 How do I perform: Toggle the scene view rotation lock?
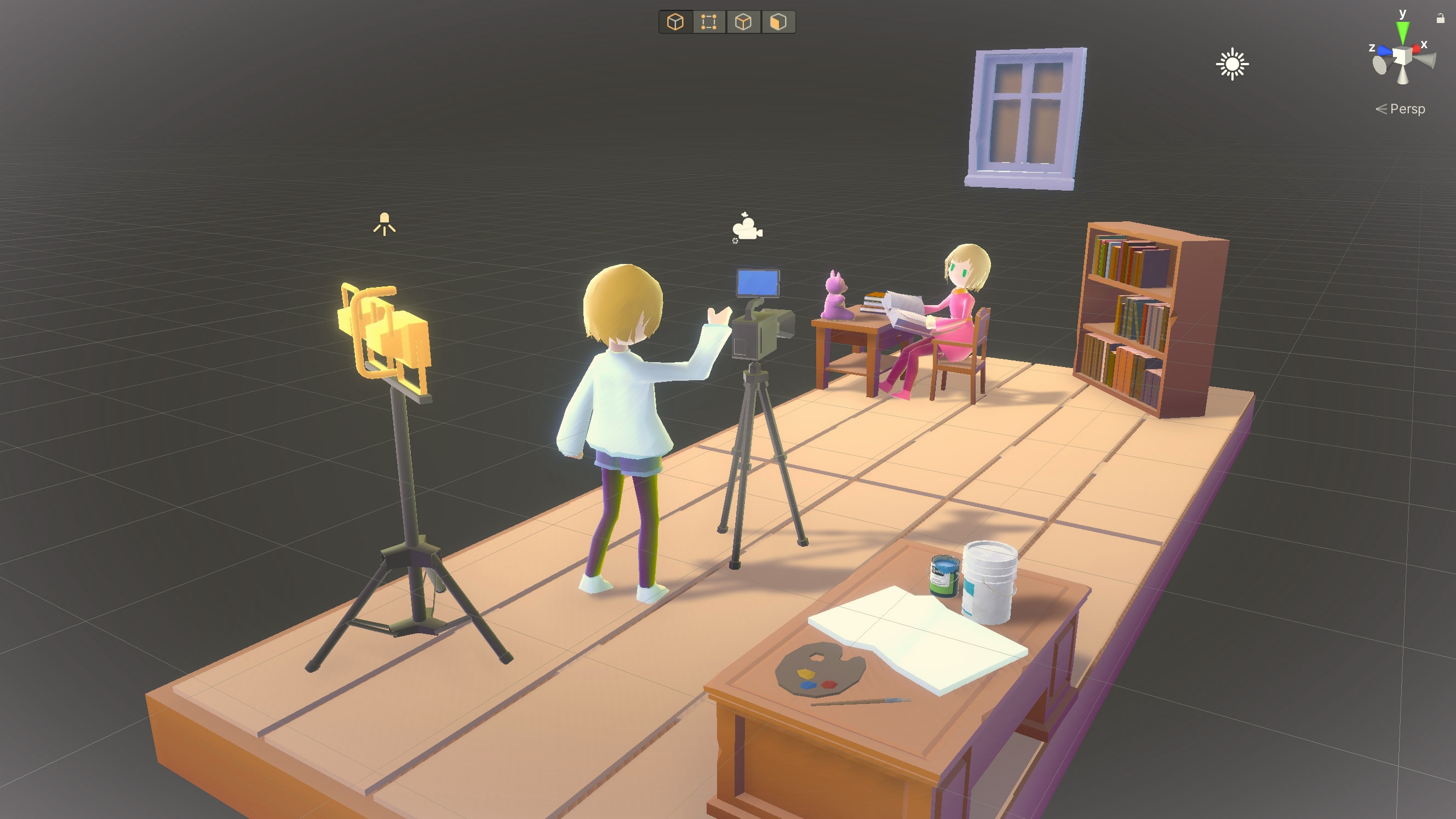pos(1440,19)
